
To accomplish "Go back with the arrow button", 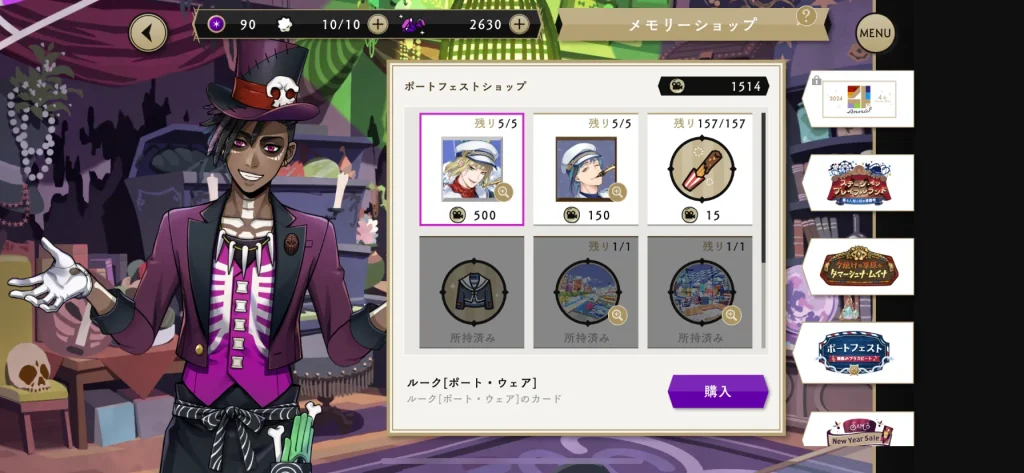I will pos(149,33).
